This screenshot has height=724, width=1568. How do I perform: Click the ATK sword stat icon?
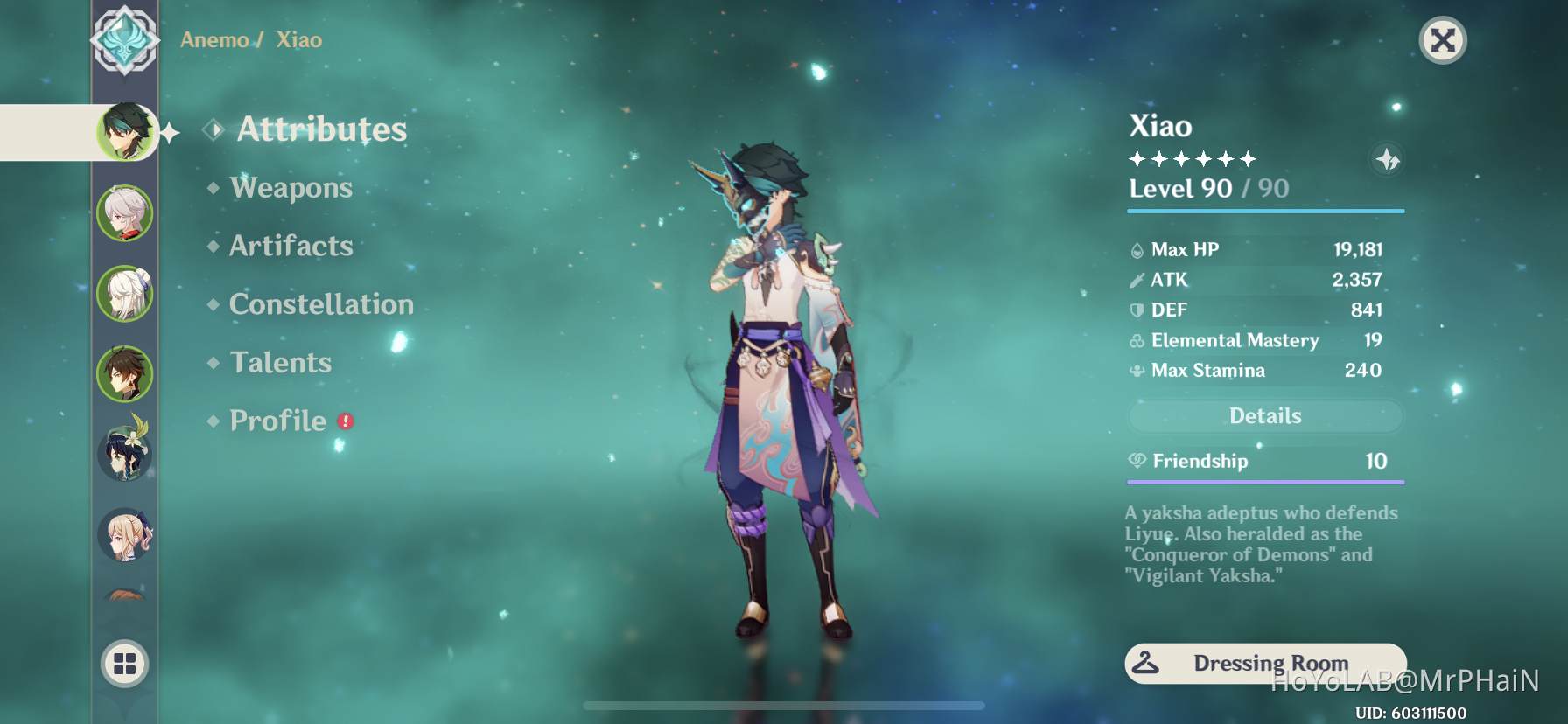click(x=1136, y=280)
